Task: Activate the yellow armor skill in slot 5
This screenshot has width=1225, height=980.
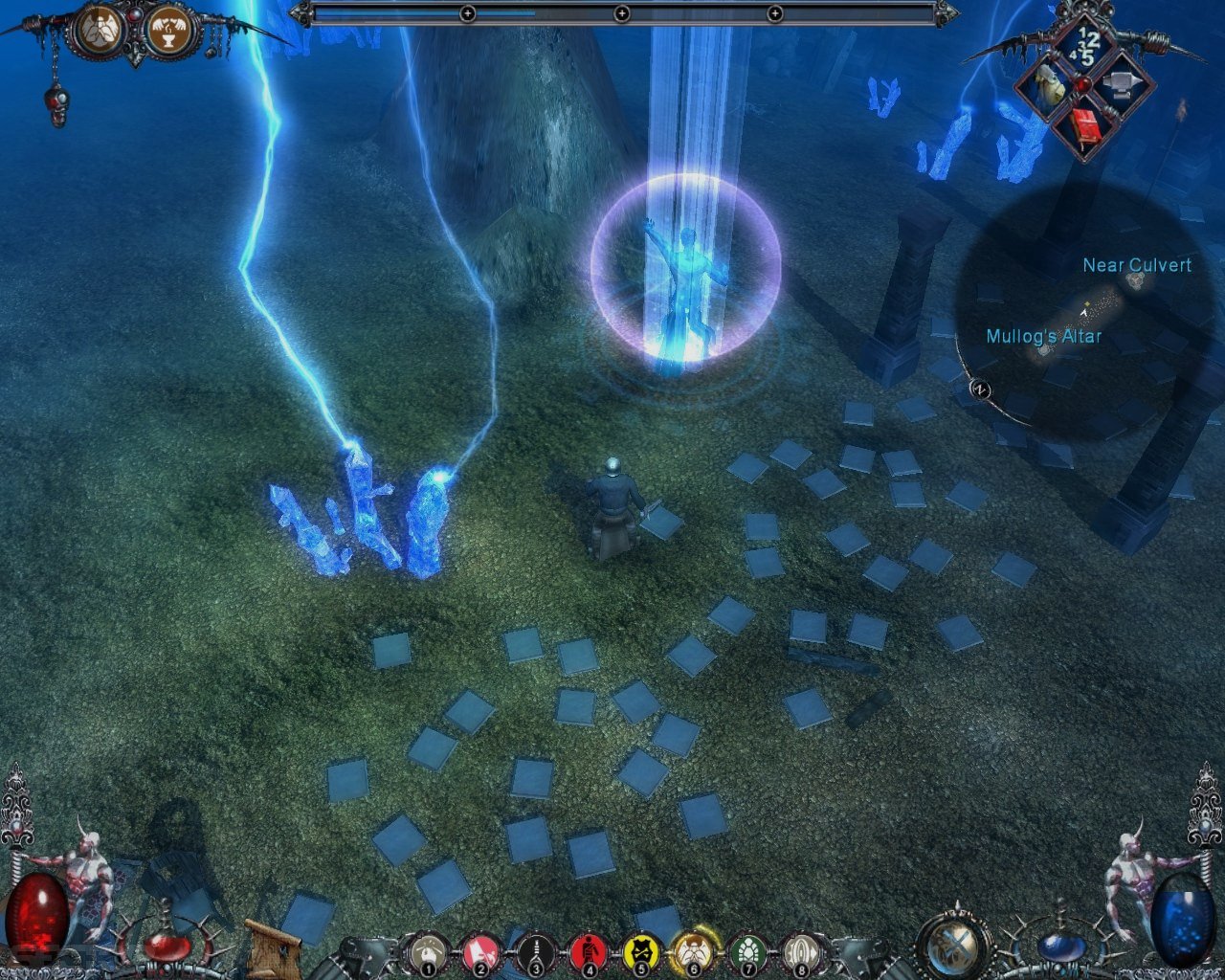Action: tap(639, 952)
